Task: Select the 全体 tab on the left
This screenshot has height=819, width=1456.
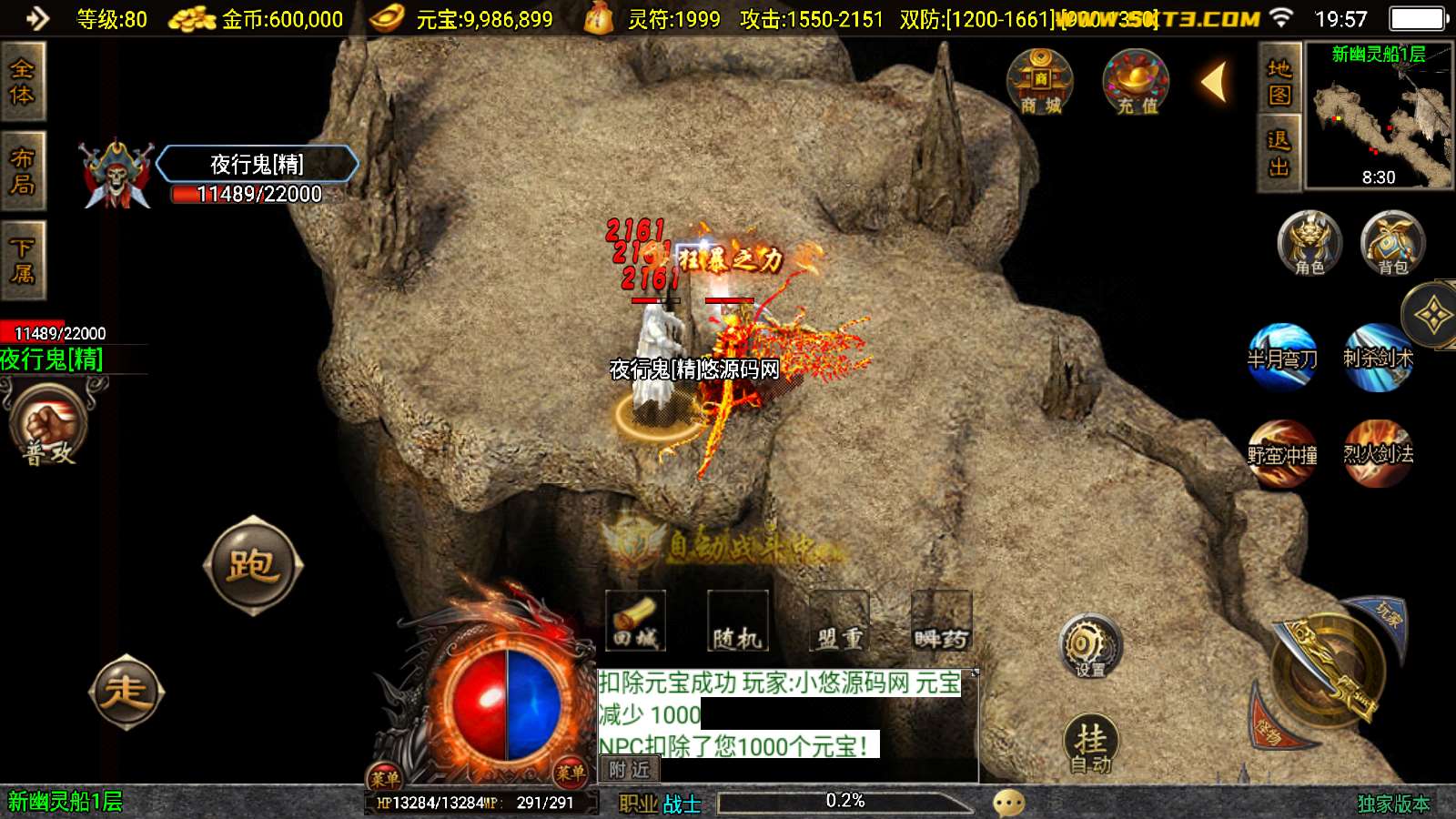Action: tap(22, 82)
